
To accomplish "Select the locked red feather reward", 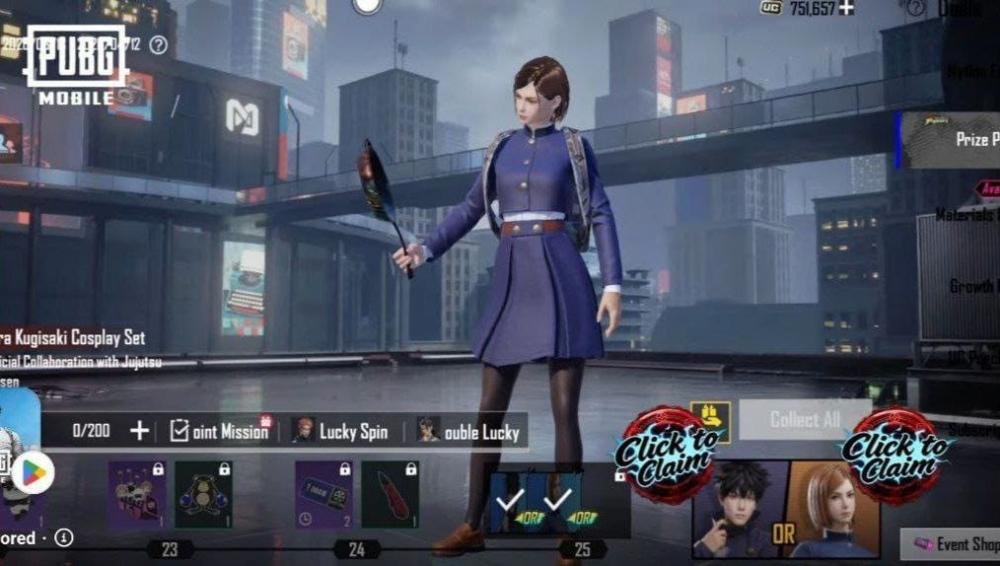I will (x=389, y=494).
